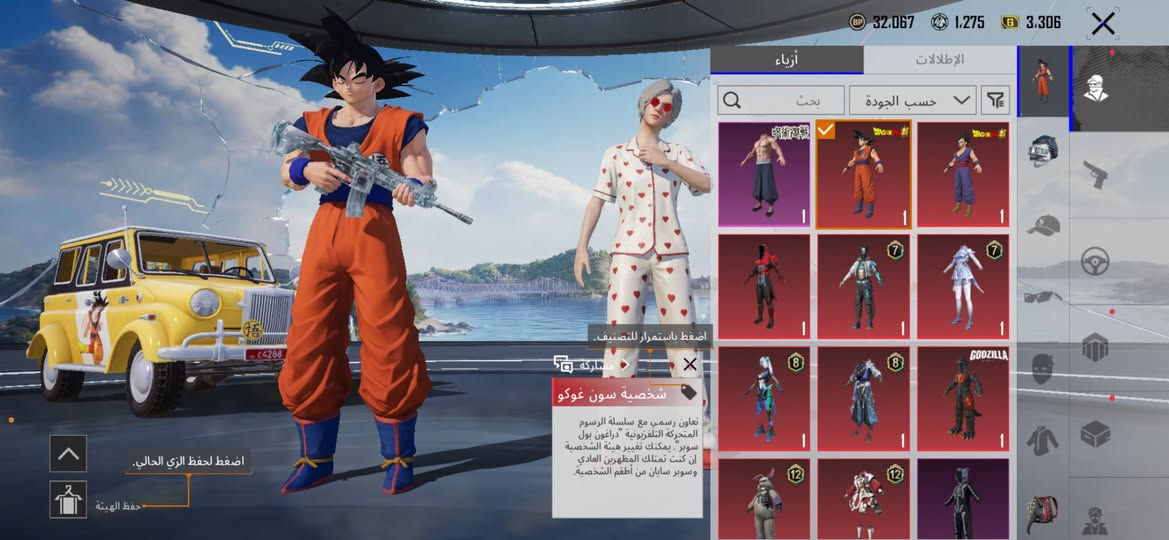The width and height of the screenshot is (1169, 540).
Task: Switch to the أزياء outfits tab
Action: pyautogui.click(x=787, y=60)
